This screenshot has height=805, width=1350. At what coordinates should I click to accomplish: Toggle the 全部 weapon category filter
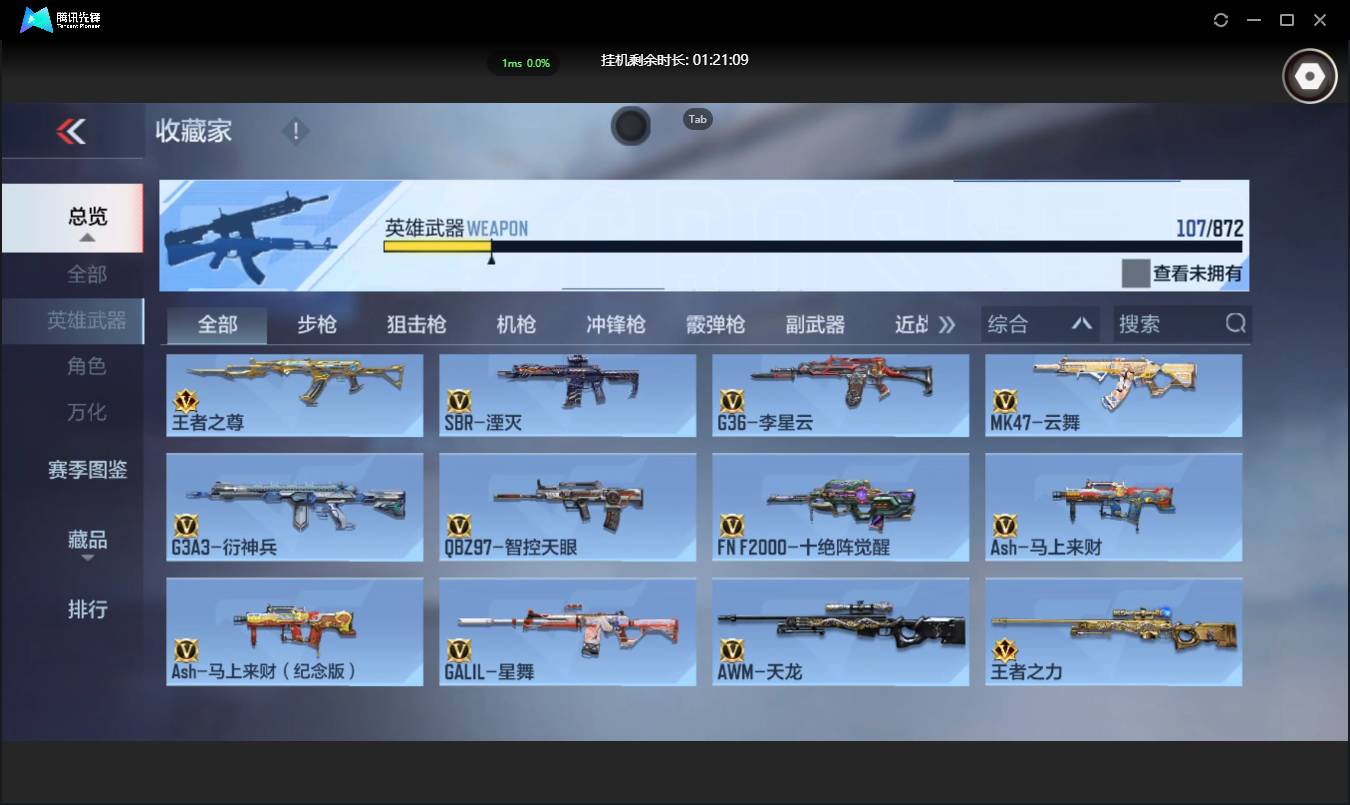[x=216, y=324]
